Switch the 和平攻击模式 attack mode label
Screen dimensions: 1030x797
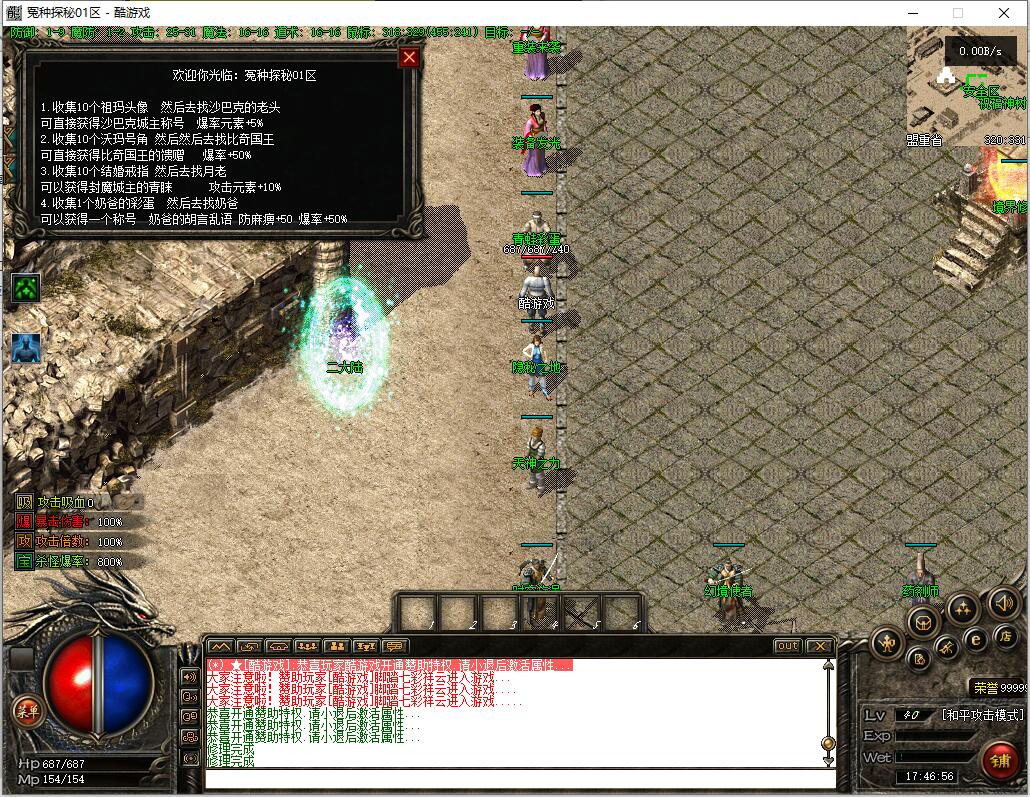(982, 715)
